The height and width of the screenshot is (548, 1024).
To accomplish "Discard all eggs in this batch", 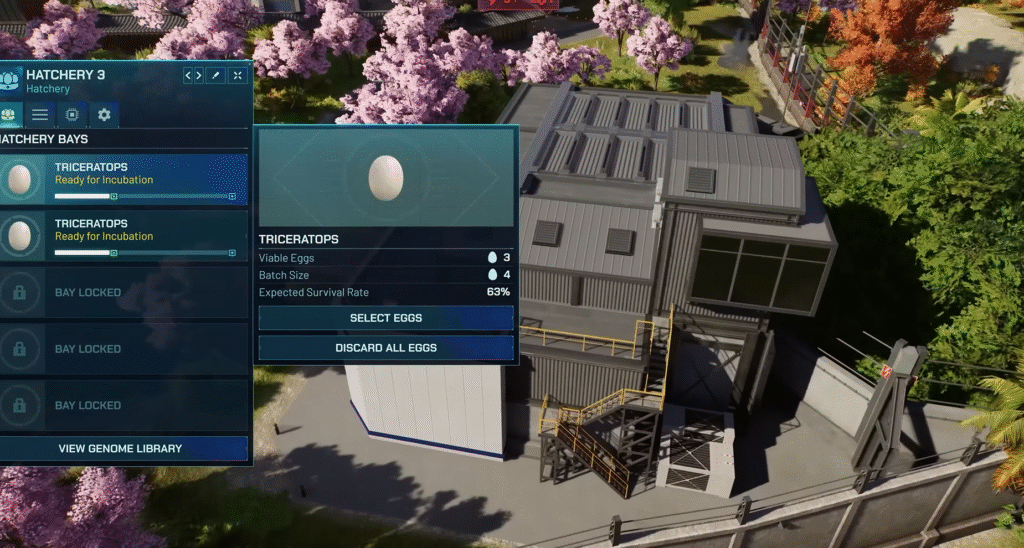I will point(386,348).
